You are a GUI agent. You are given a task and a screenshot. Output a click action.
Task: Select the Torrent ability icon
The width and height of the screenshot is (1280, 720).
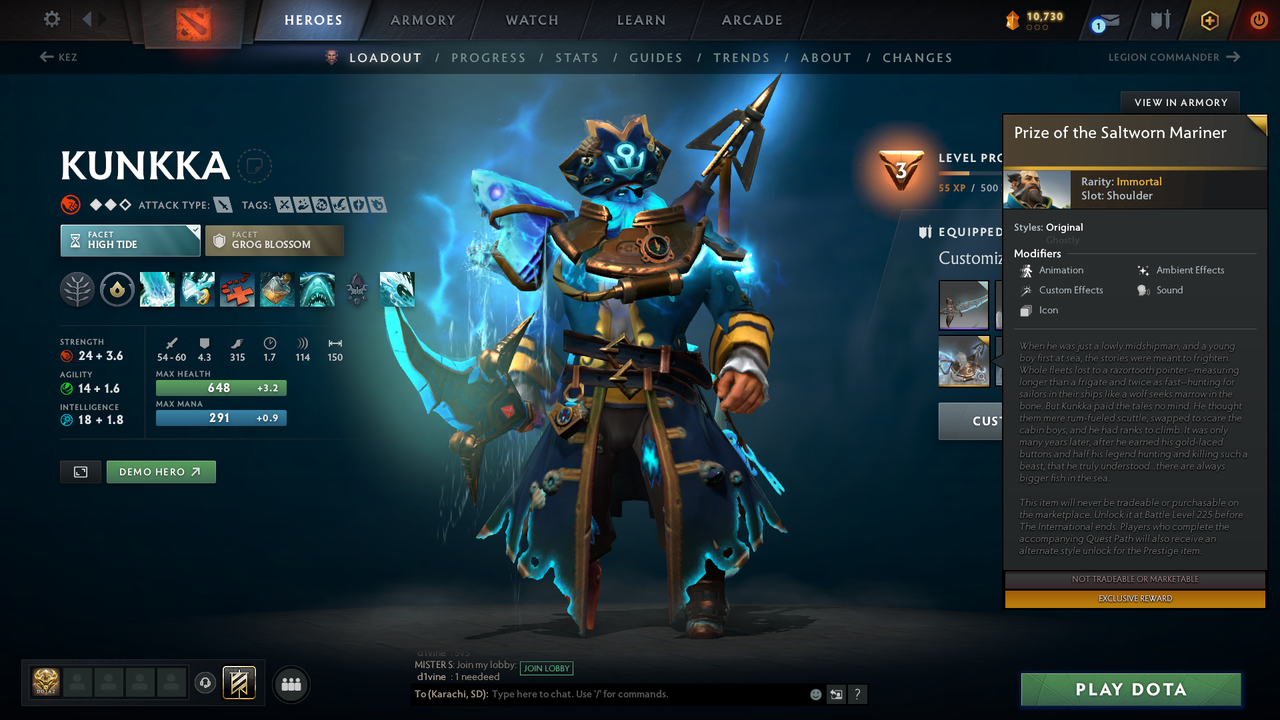[x=157, y=289]
